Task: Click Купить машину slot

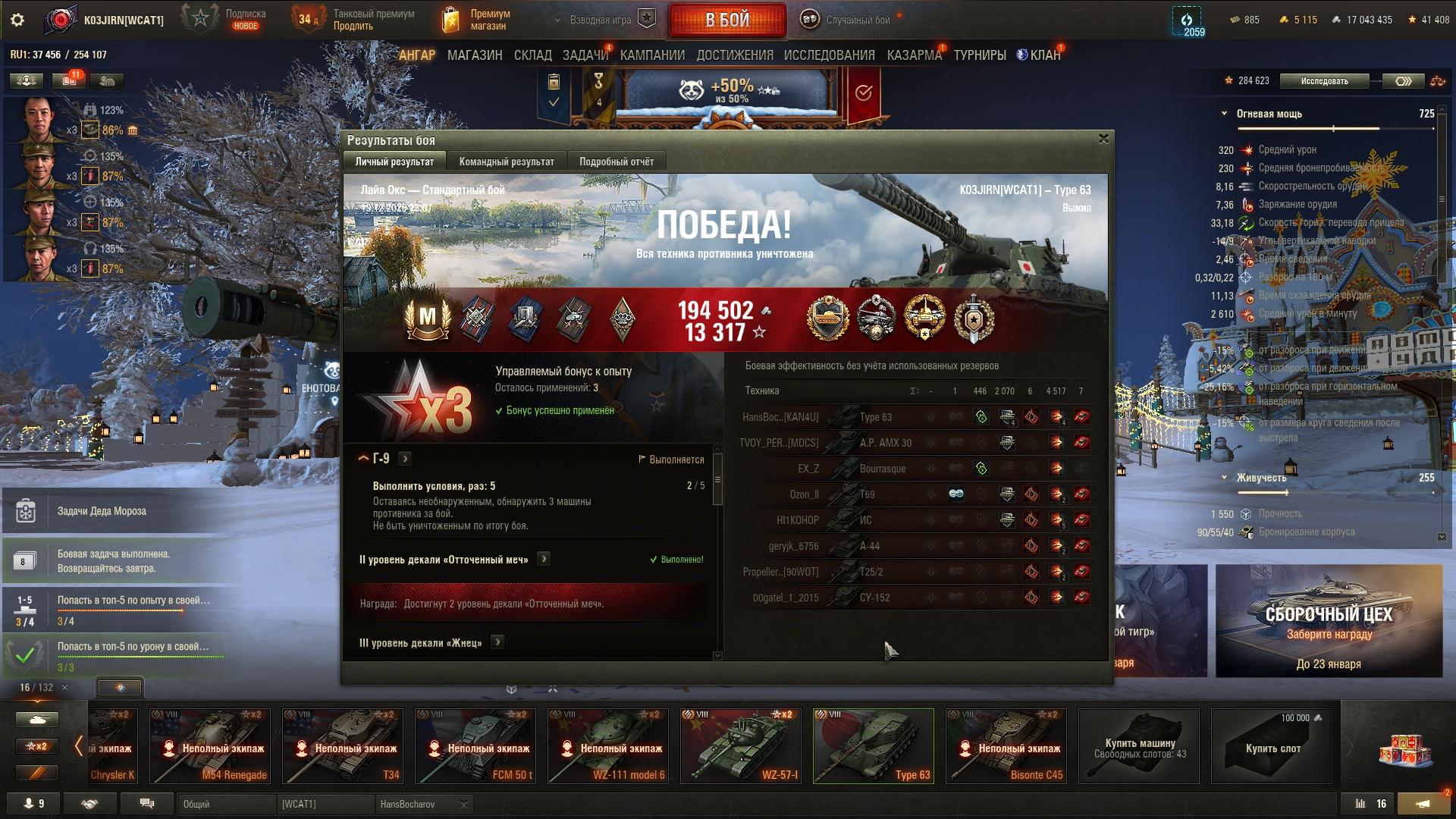Action: tap(1139, 746)
